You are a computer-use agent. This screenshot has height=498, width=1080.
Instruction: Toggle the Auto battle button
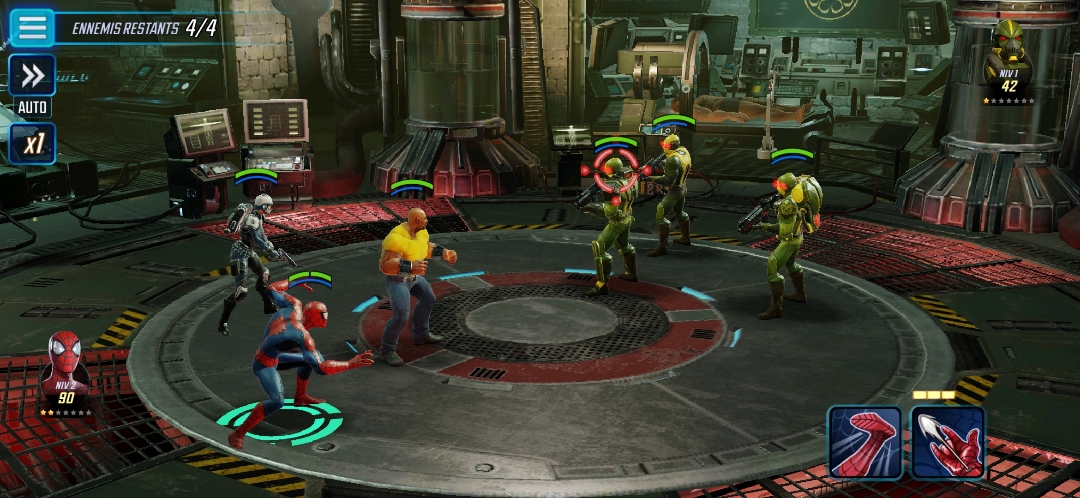point(32,76)
